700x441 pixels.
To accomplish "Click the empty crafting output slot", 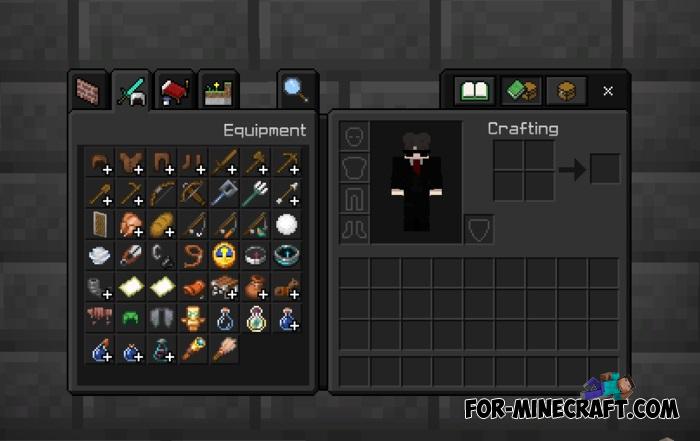I will click(604, 170).
